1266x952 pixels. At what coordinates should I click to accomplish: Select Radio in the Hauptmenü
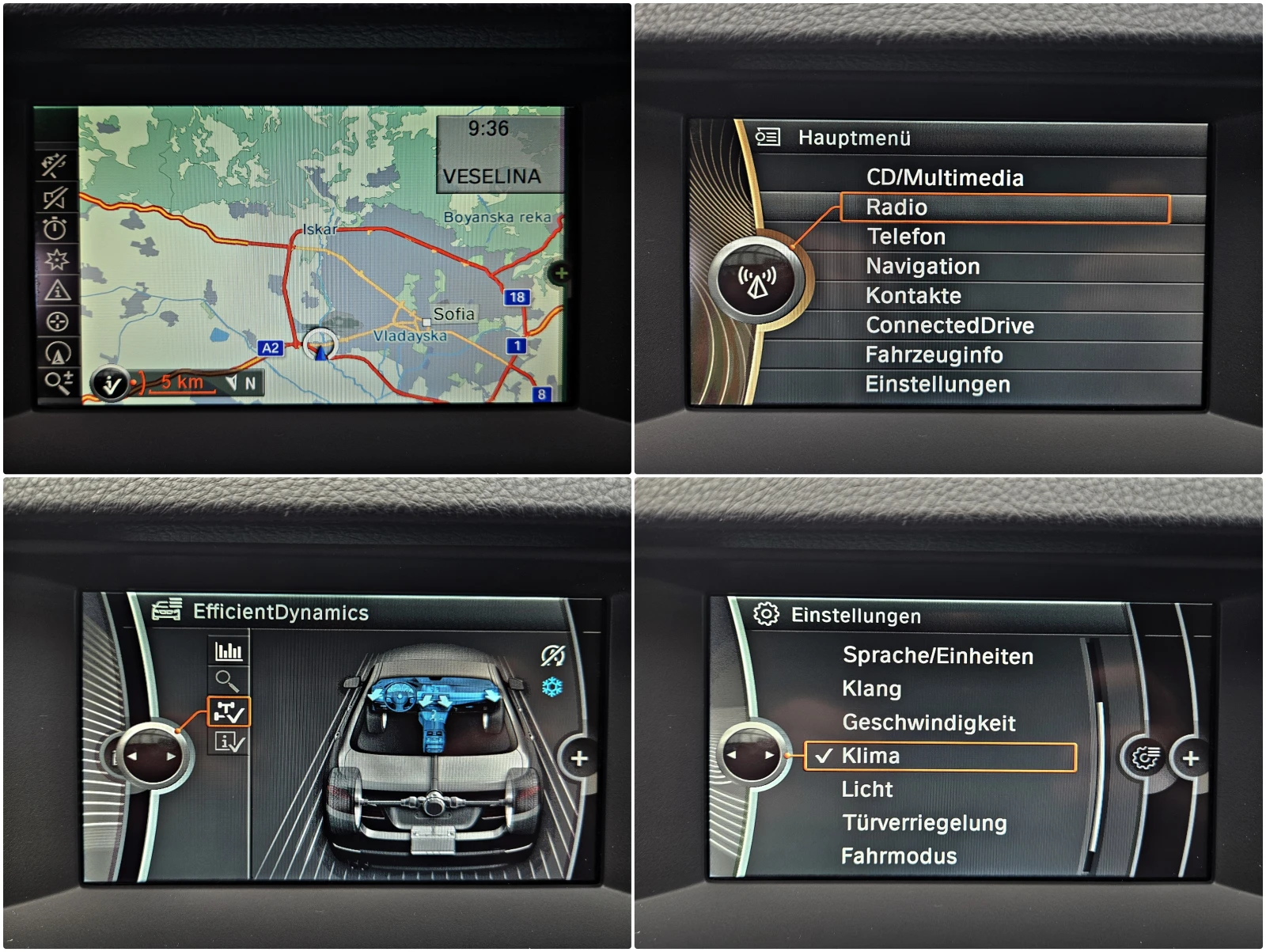click(x=896, y=208)
